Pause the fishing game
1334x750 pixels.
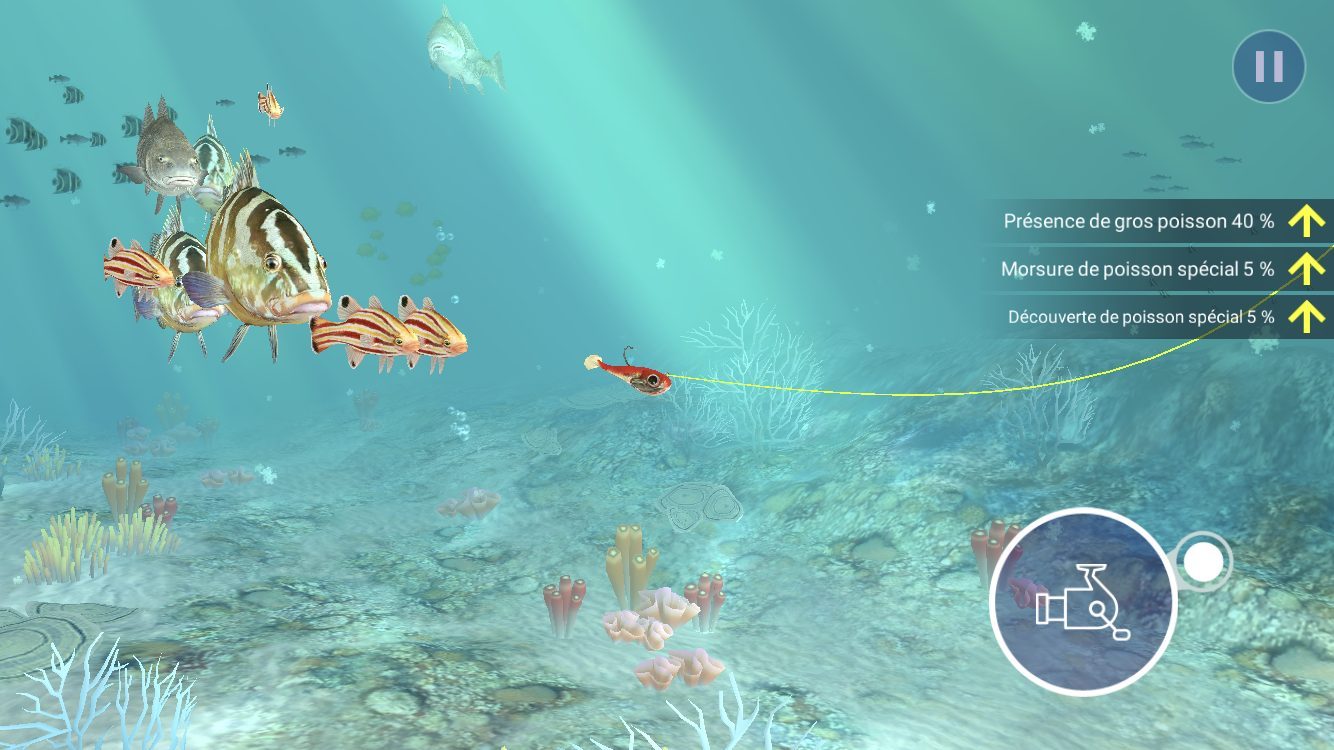click(1268, 67)
